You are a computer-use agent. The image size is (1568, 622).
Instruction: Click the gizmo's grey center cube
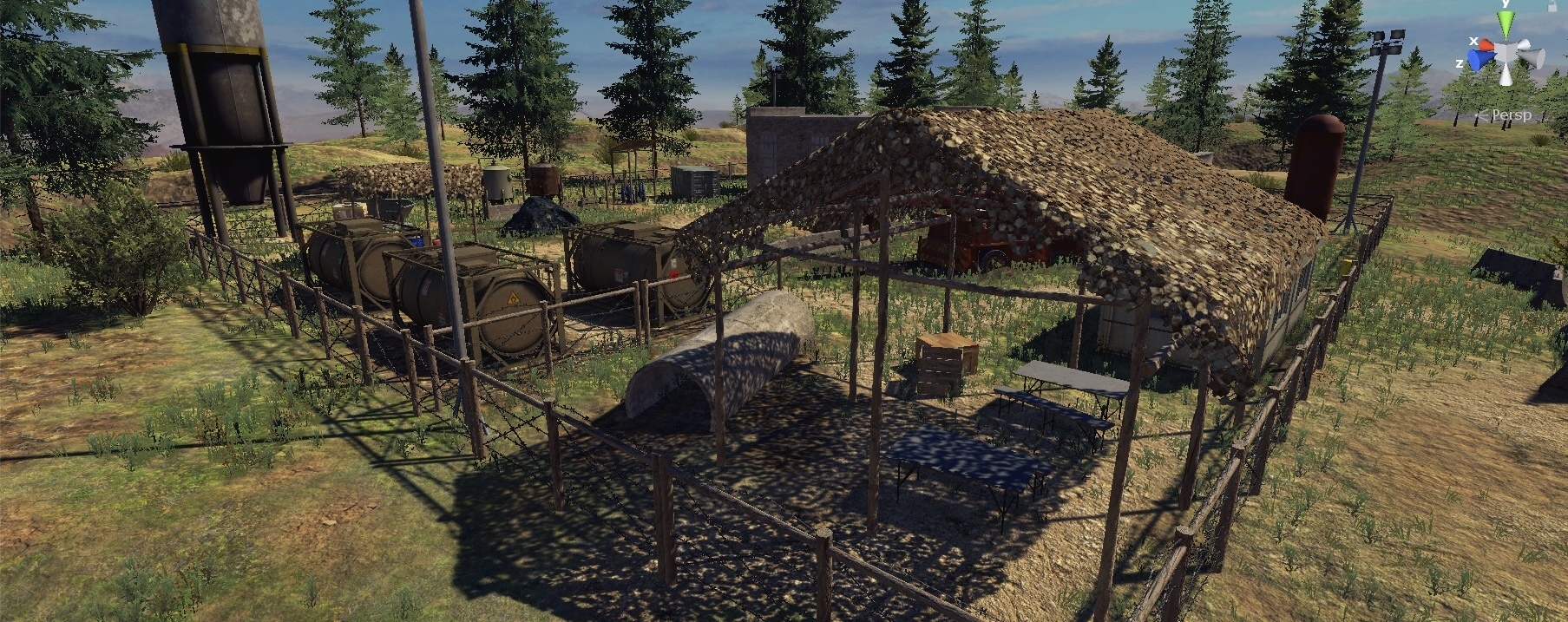point(1506,53)
